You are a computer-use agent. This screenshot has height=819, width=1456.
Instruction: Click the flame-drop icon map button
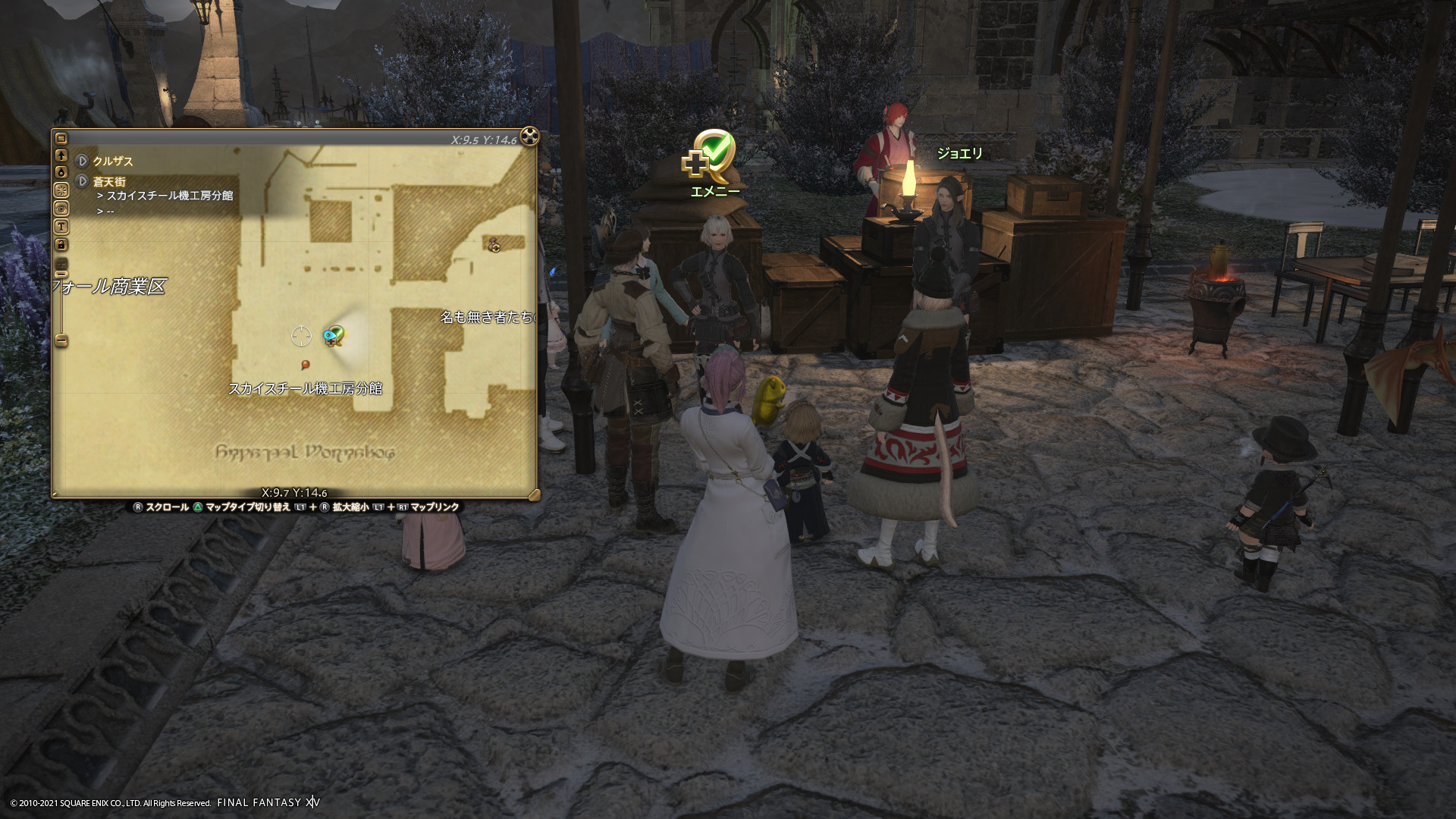61,173
